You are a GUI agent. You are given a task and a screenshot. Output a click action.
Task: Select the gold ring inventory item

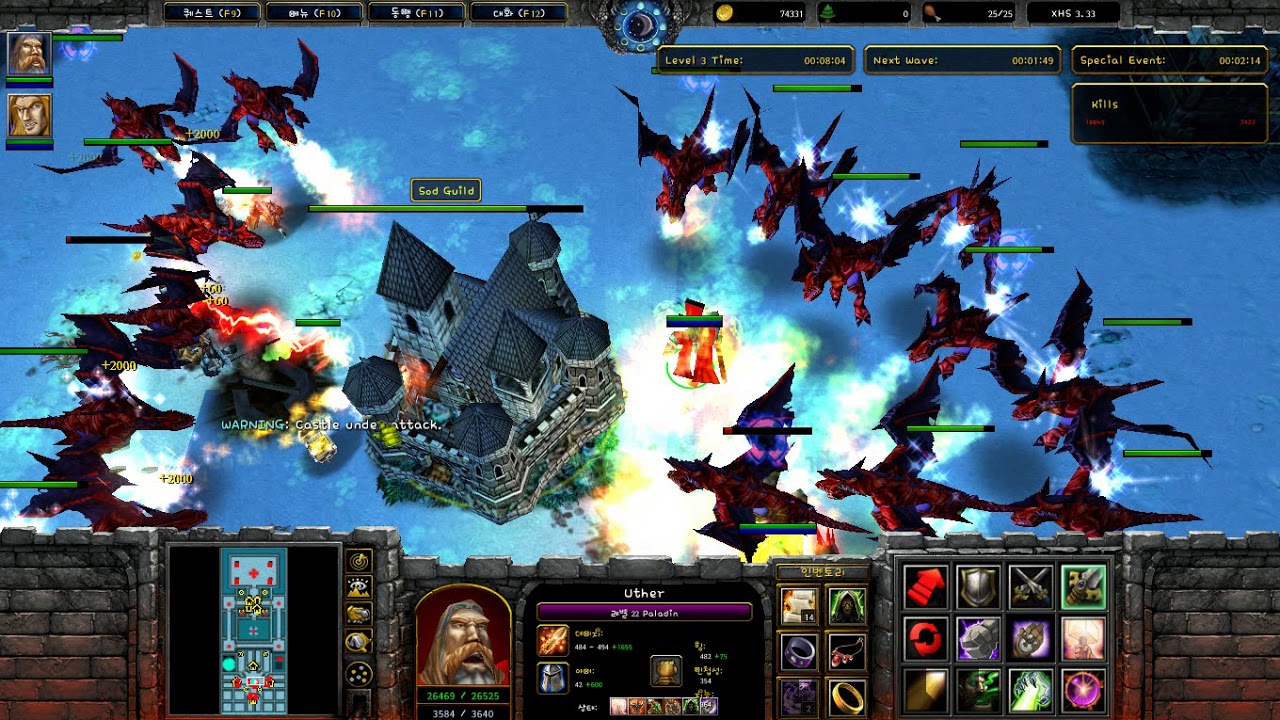point(846,697)
